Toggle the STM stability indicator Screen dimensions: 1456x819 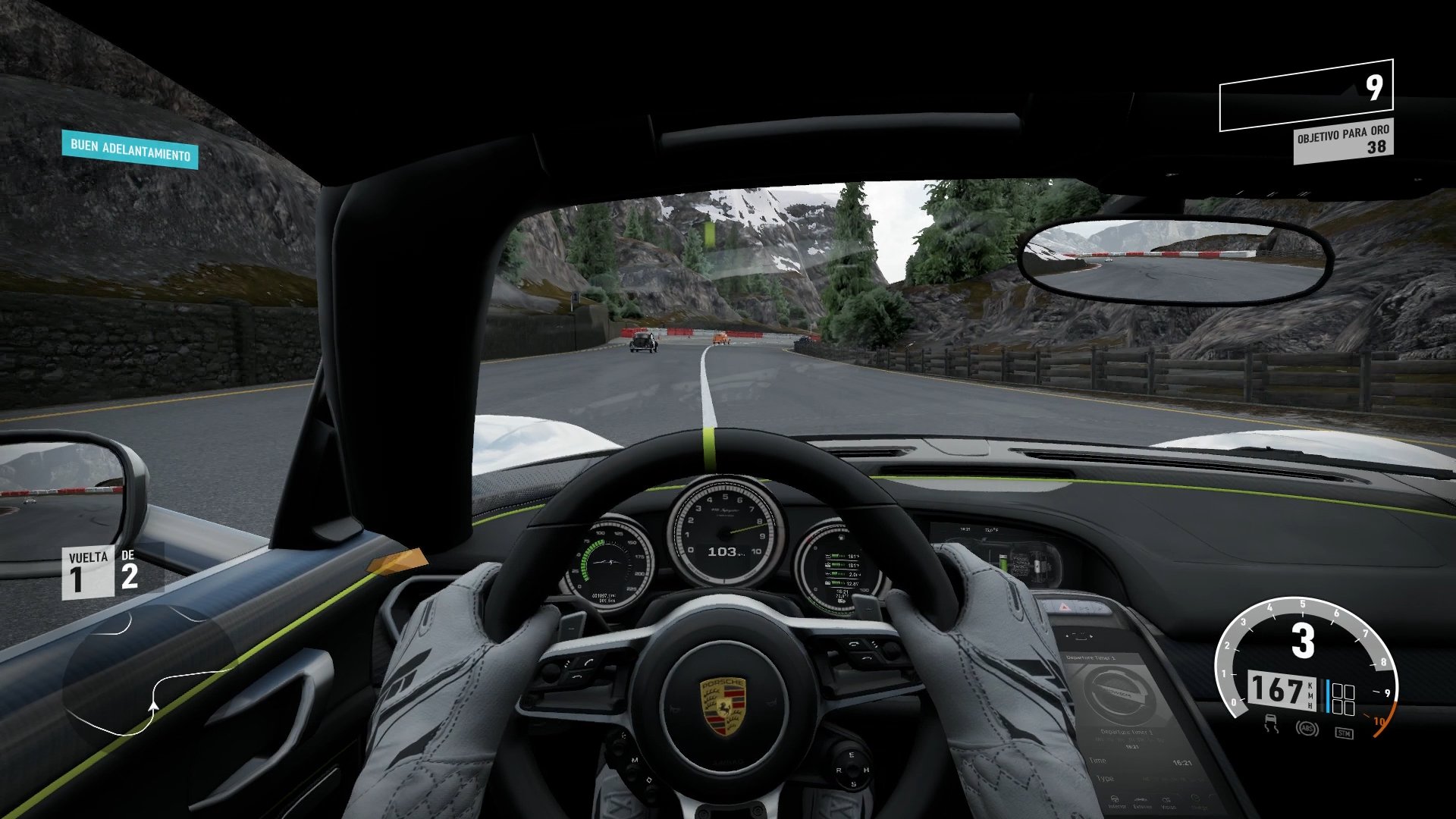pos(1344,733)
